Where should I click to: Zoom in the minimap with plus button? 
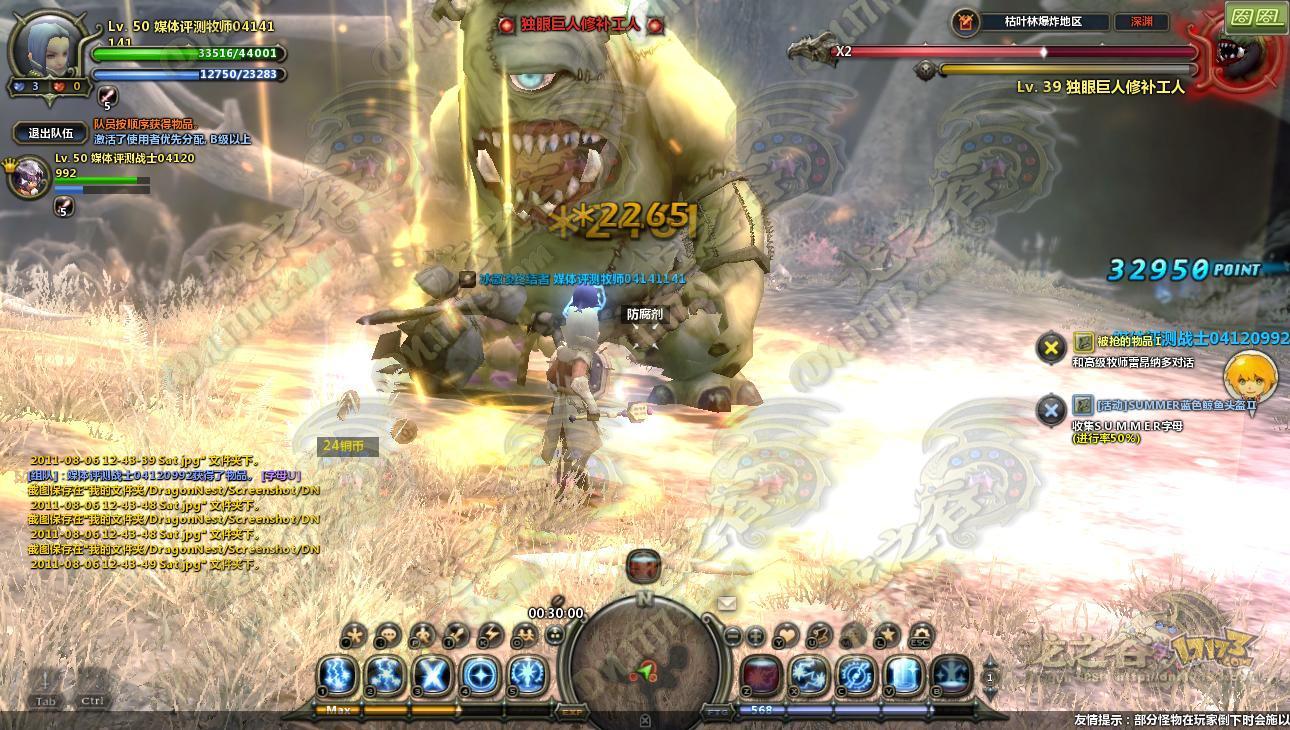[756, 635]
